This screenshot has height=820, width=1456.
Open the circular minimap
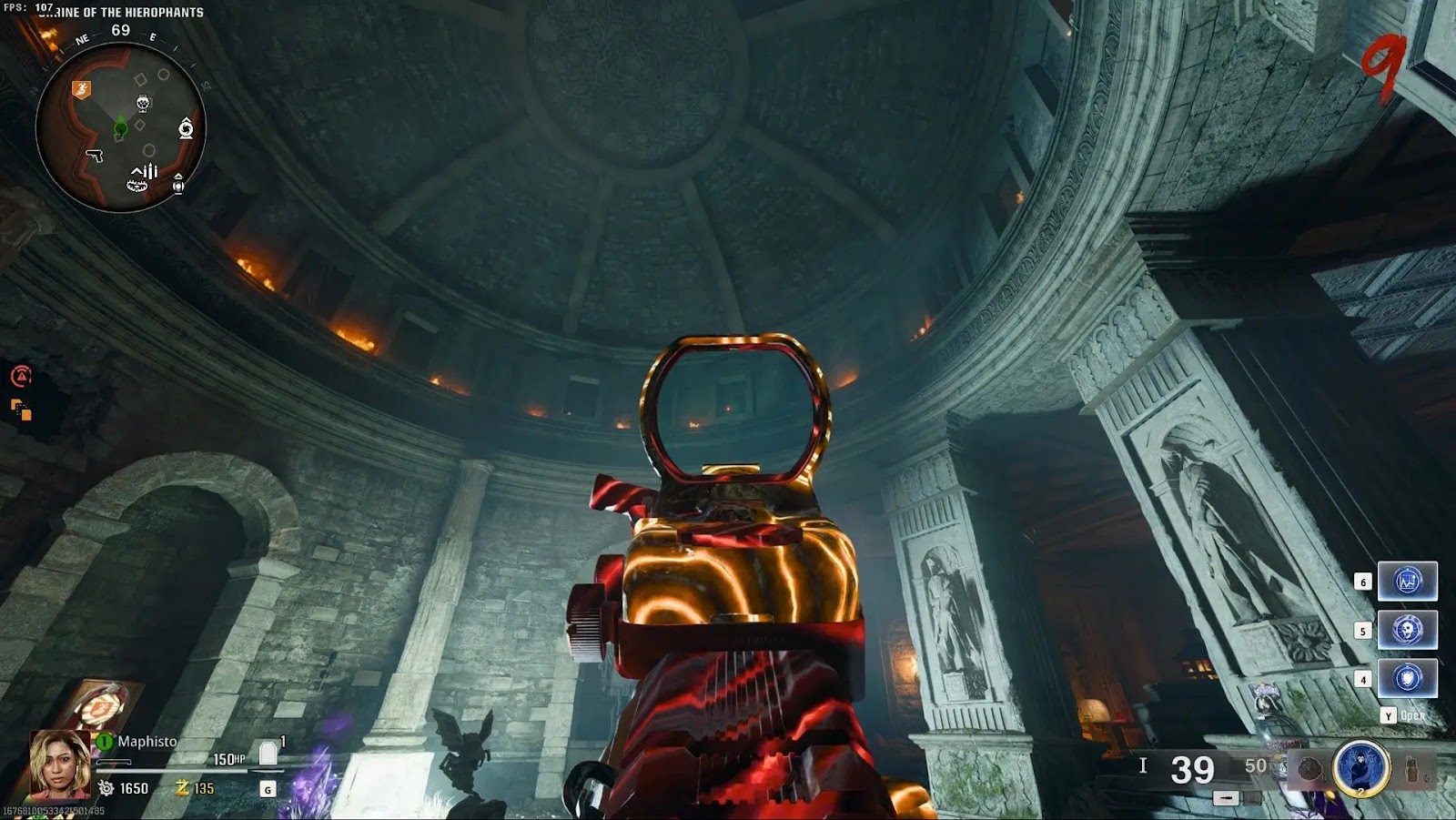point(120,127)
